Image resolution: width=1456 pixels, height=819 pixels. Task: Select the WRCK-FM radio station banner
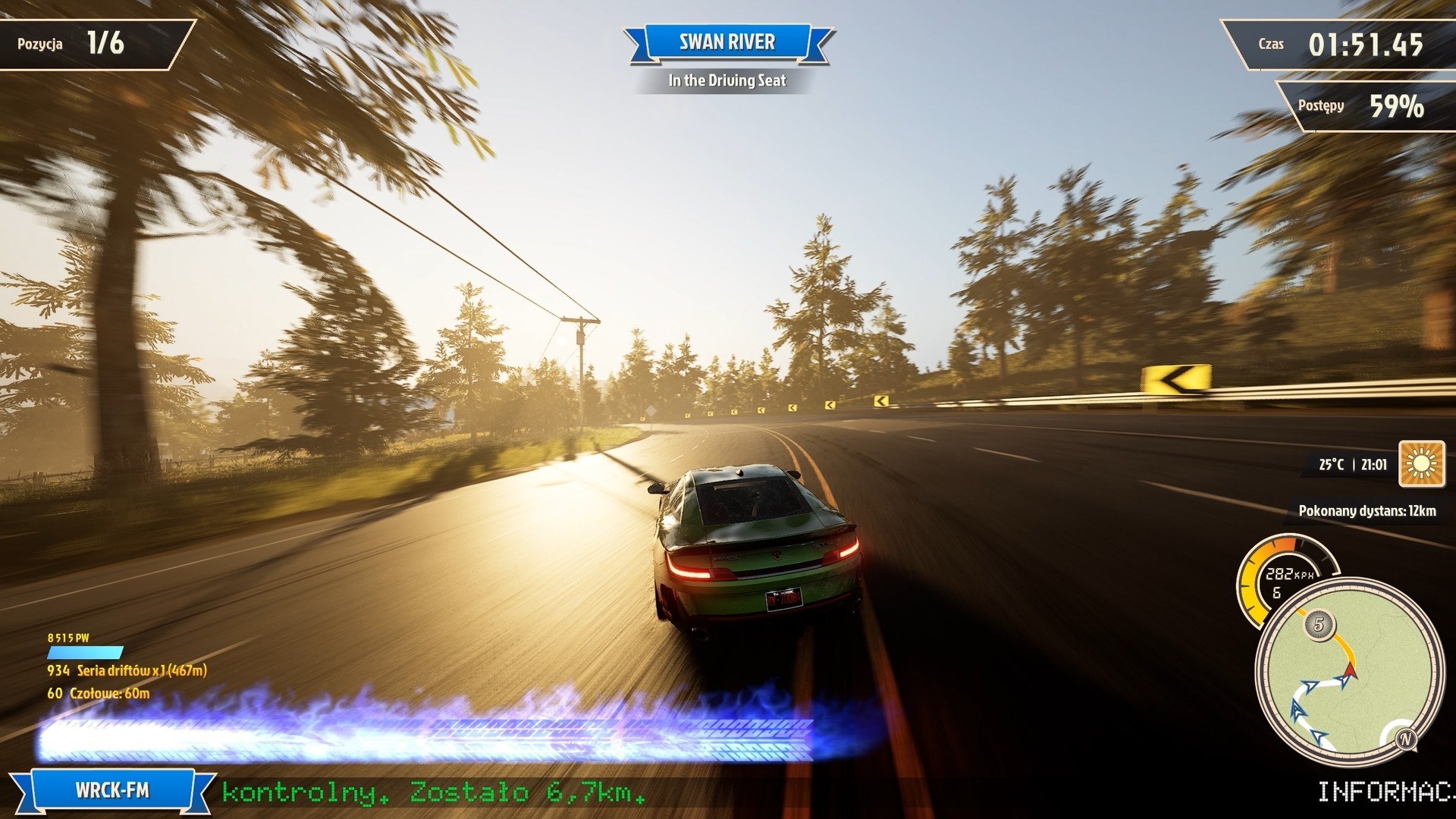coord(112,791)
